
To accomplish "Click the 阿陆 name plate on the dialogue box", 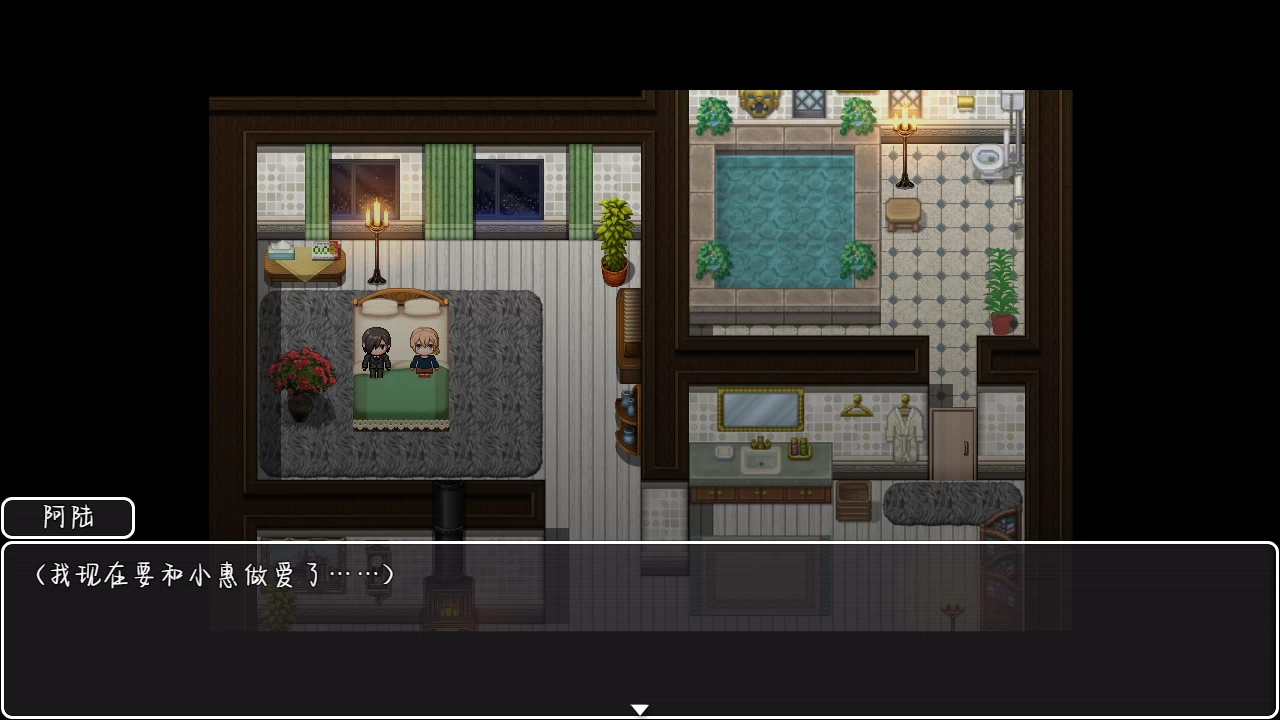I will click(66, 517).
